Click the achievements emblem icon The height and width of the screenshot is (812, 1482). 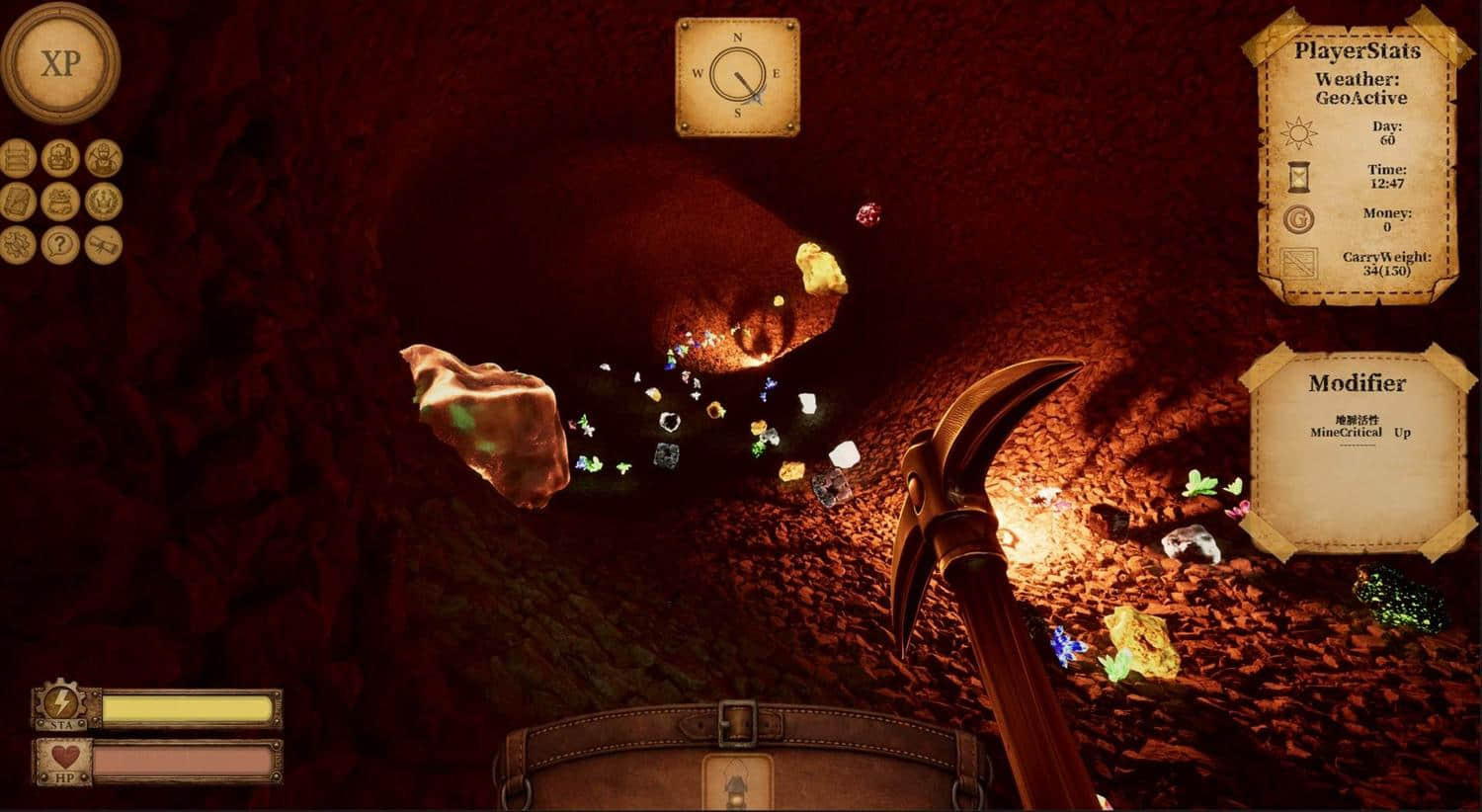103,201
